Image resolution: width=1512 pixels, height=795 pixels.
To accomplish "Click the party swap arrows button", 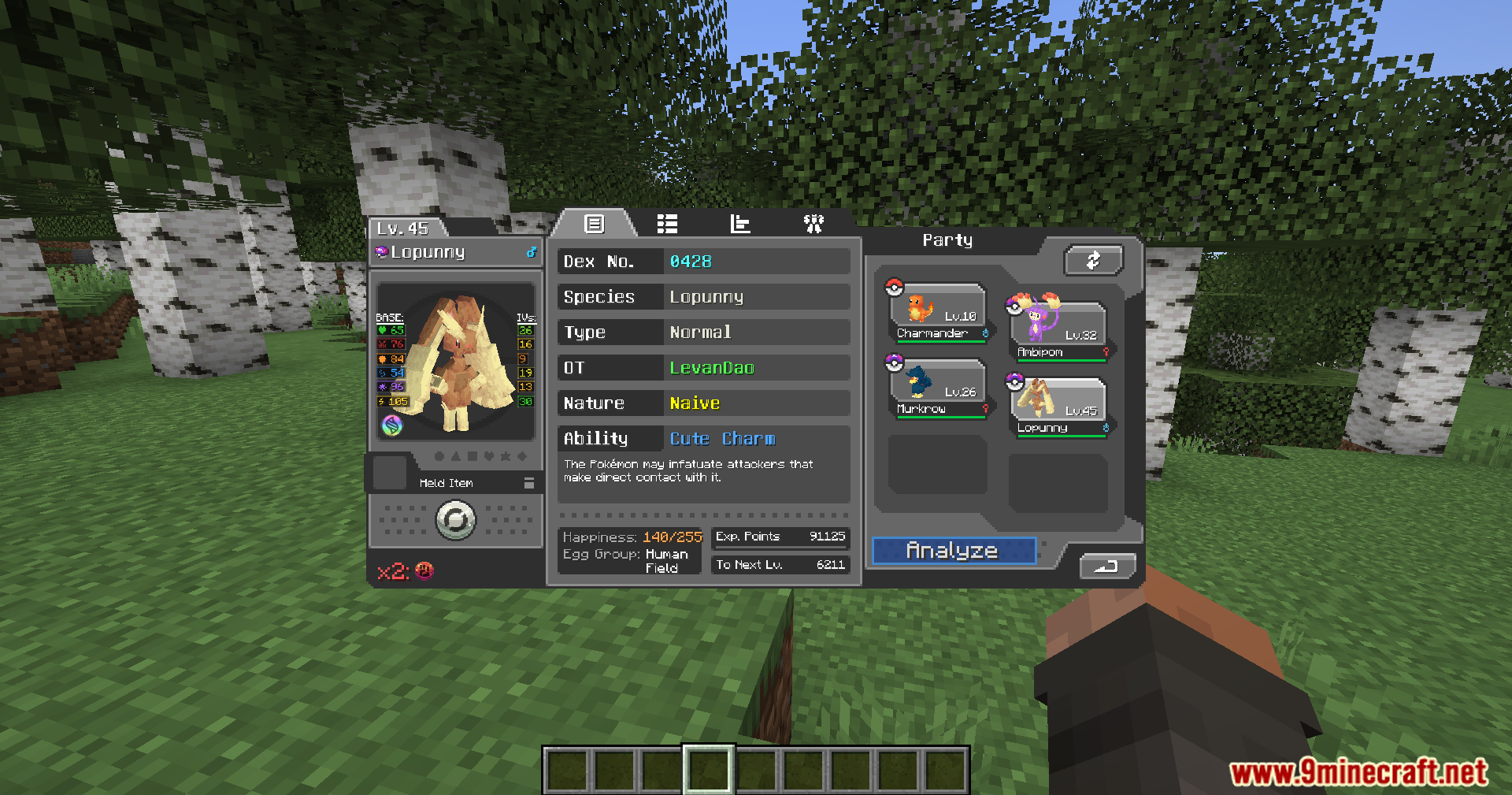I will 1093,261.
